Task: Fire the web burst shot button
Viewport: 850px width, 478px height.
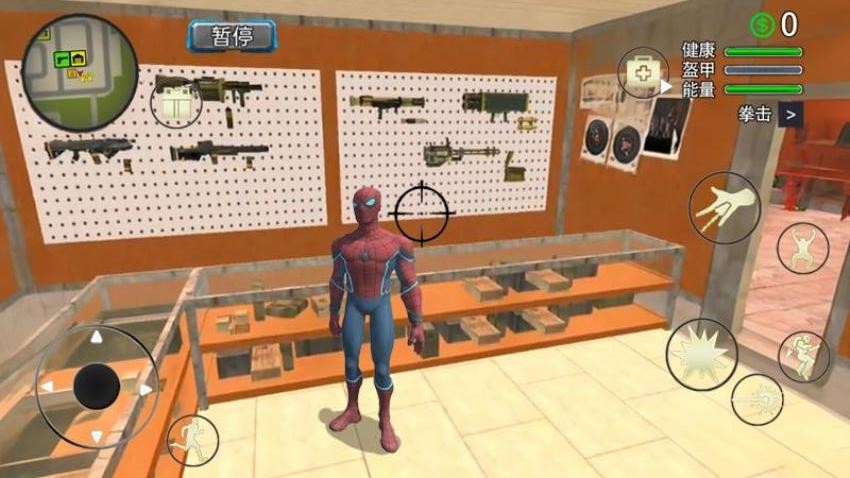Action: point(756,399)
